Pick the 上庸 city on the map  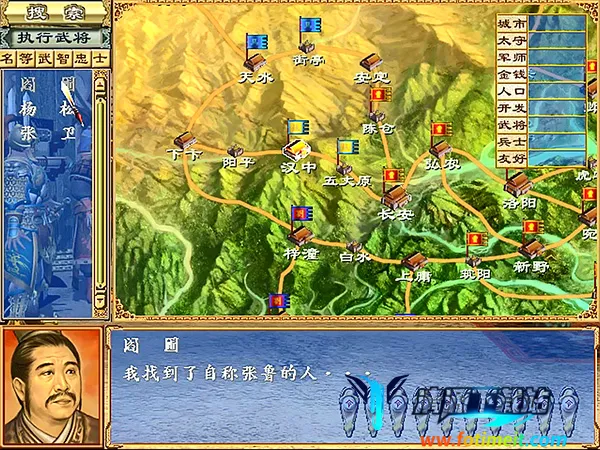click(x=412, y=260)
